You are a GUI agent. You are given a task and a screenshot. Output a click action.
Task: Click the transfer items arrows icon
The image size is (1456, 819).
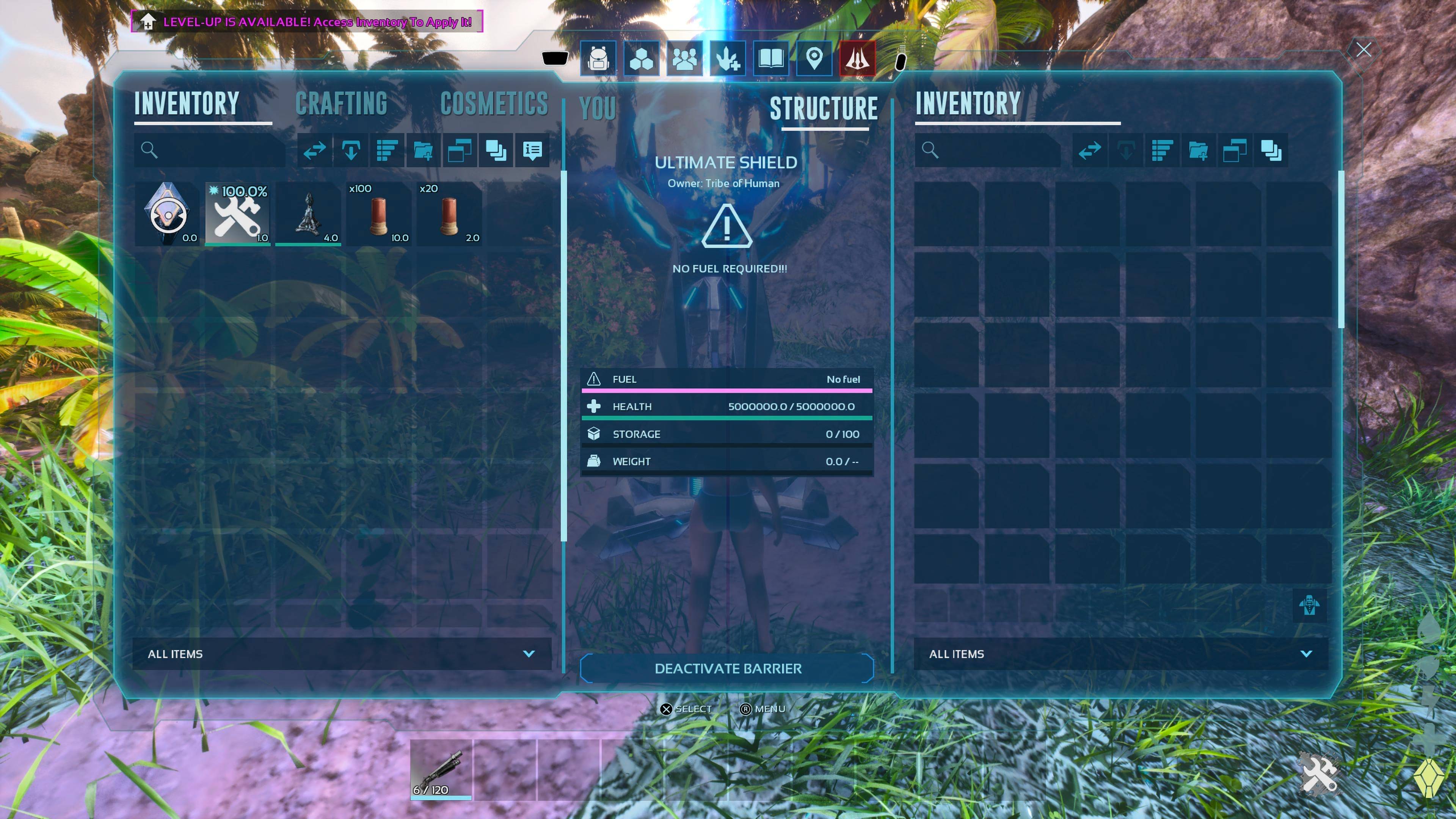[315, 151]
